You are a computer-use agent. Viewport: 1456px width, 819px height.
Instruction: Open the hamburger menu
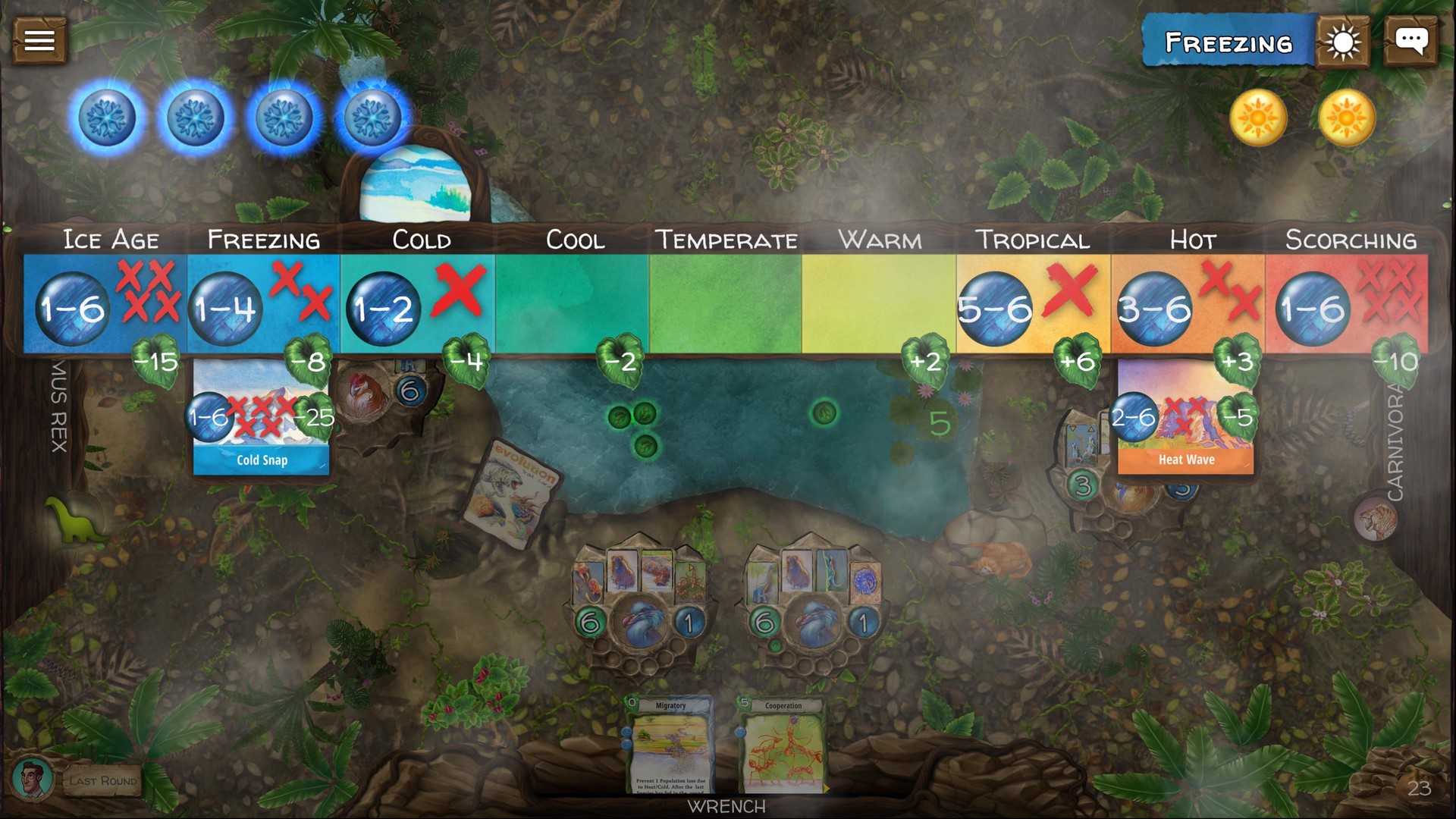[39, 40]
